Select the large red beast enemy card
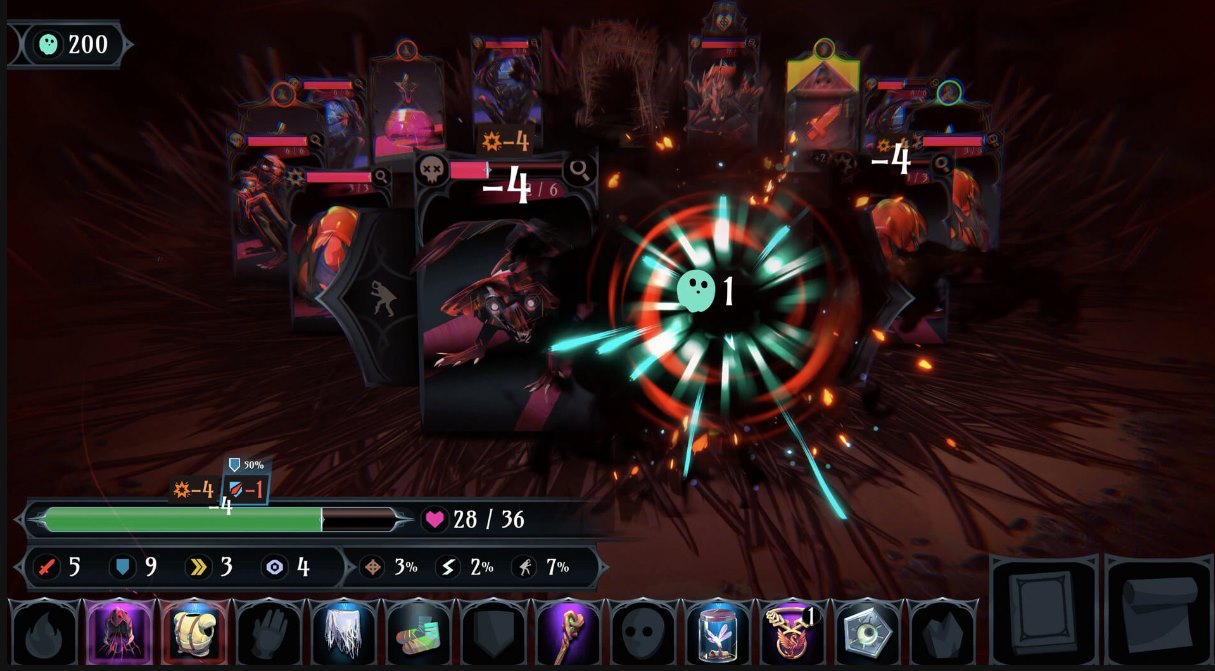 [x=505, y=310]
